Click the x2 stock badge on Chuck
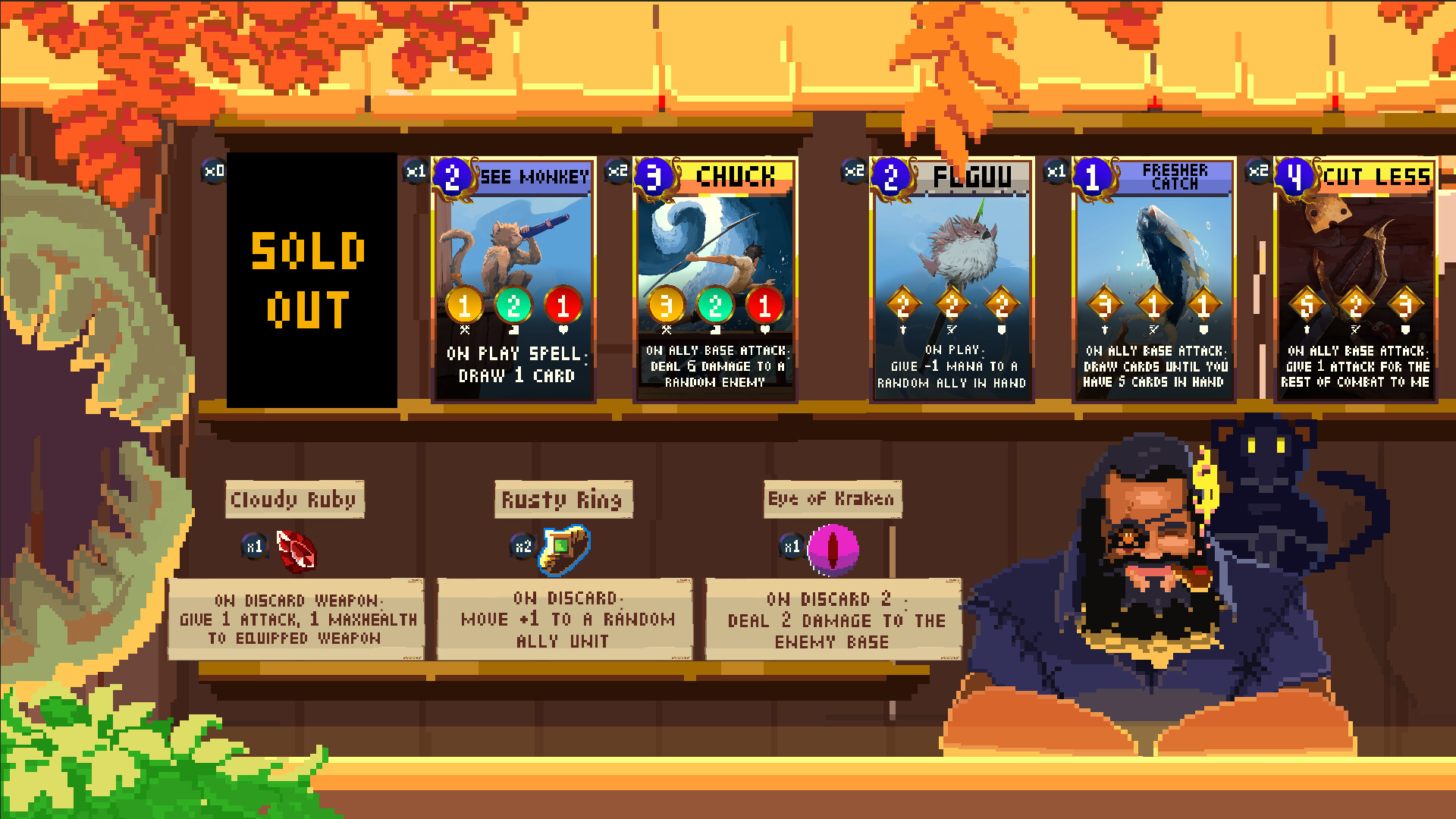 click(x=616, y=172)
